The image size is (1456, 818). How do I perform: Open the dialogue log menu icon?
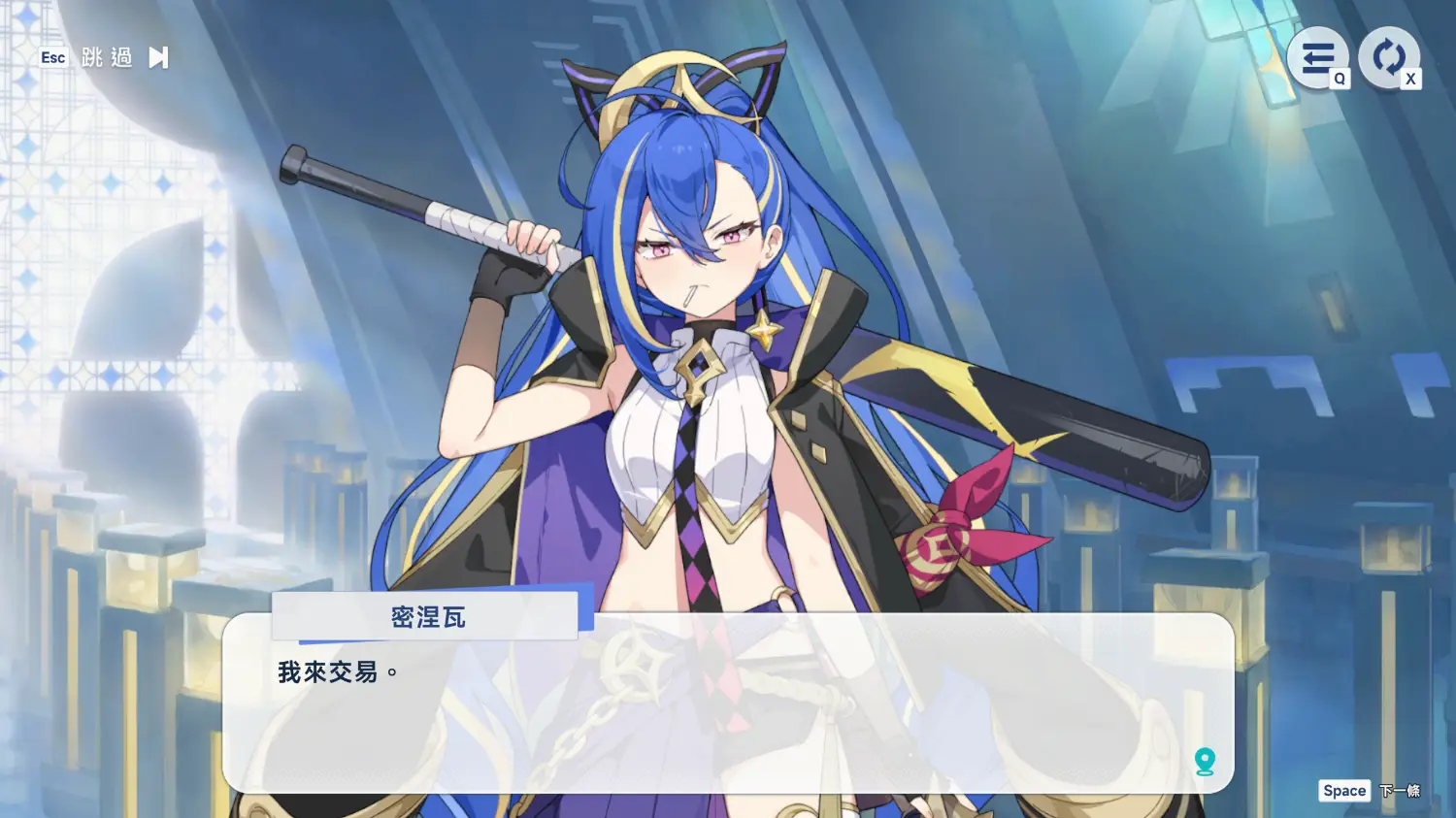point(1317,58)
